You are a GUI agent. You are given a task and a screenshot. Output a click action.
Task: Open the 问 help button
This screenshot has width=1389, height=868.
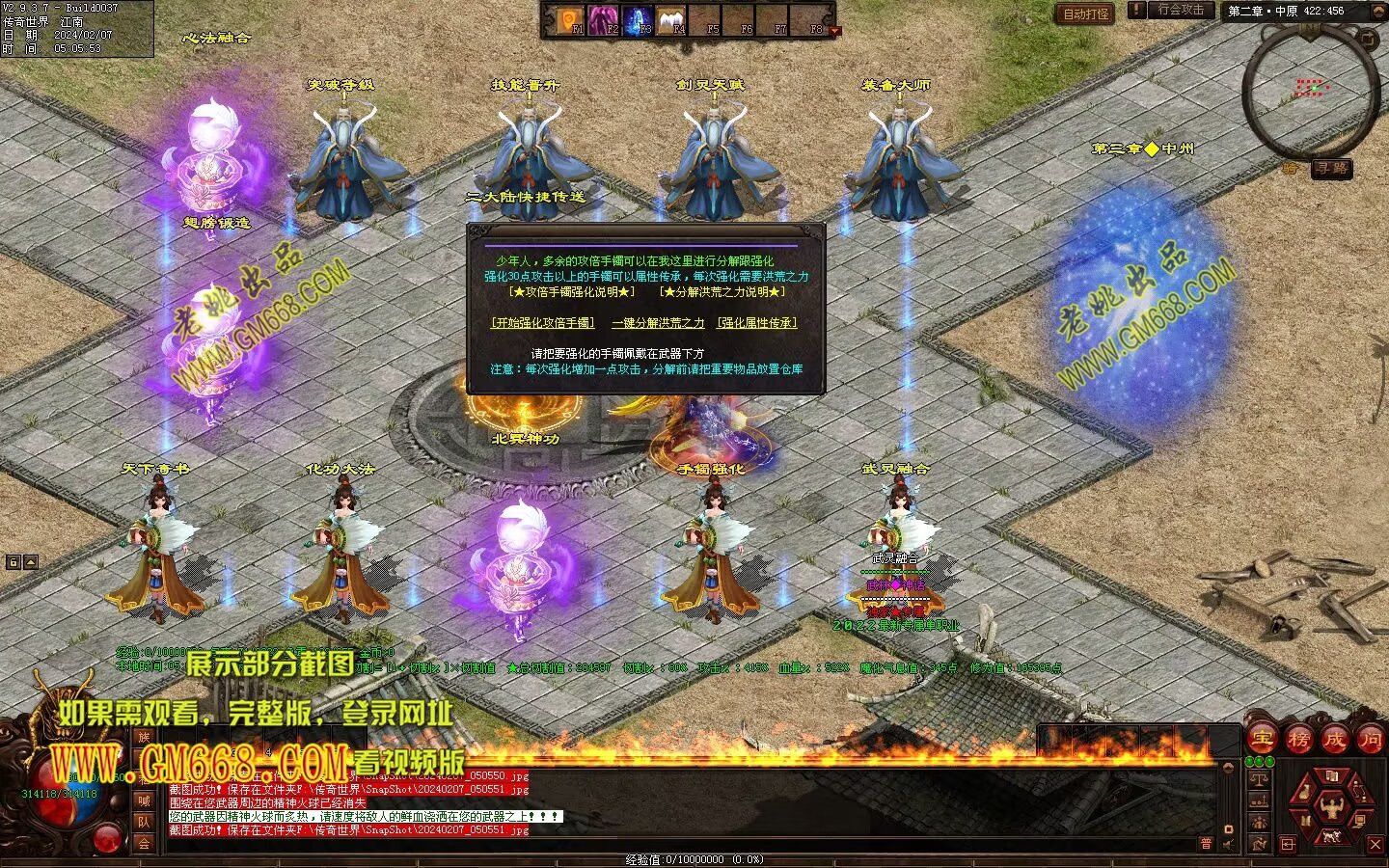(1370, 740)
